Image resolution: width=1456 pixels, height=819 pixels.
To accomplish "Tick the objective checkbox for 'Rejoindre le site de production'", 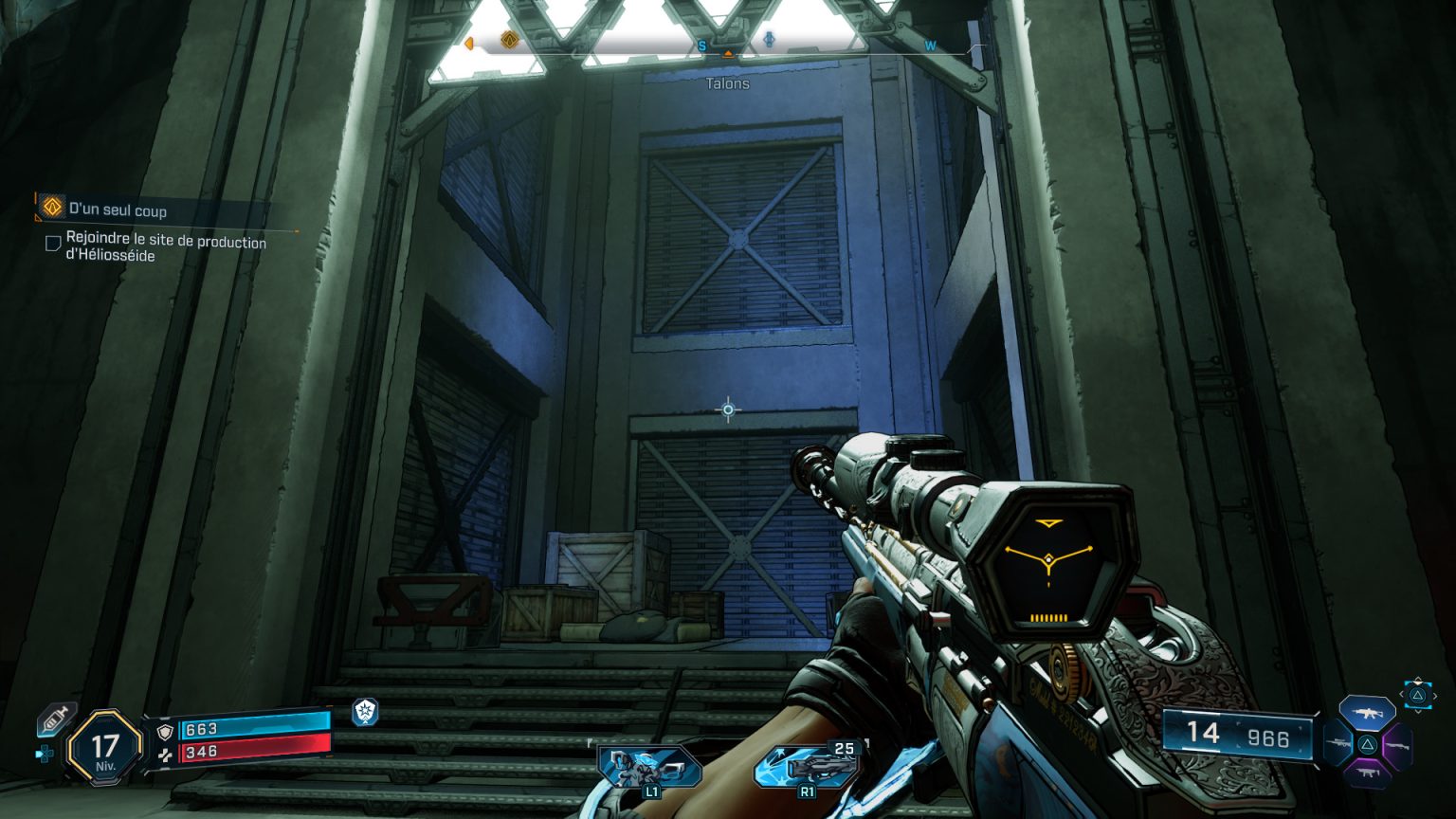I will point(52,243).
